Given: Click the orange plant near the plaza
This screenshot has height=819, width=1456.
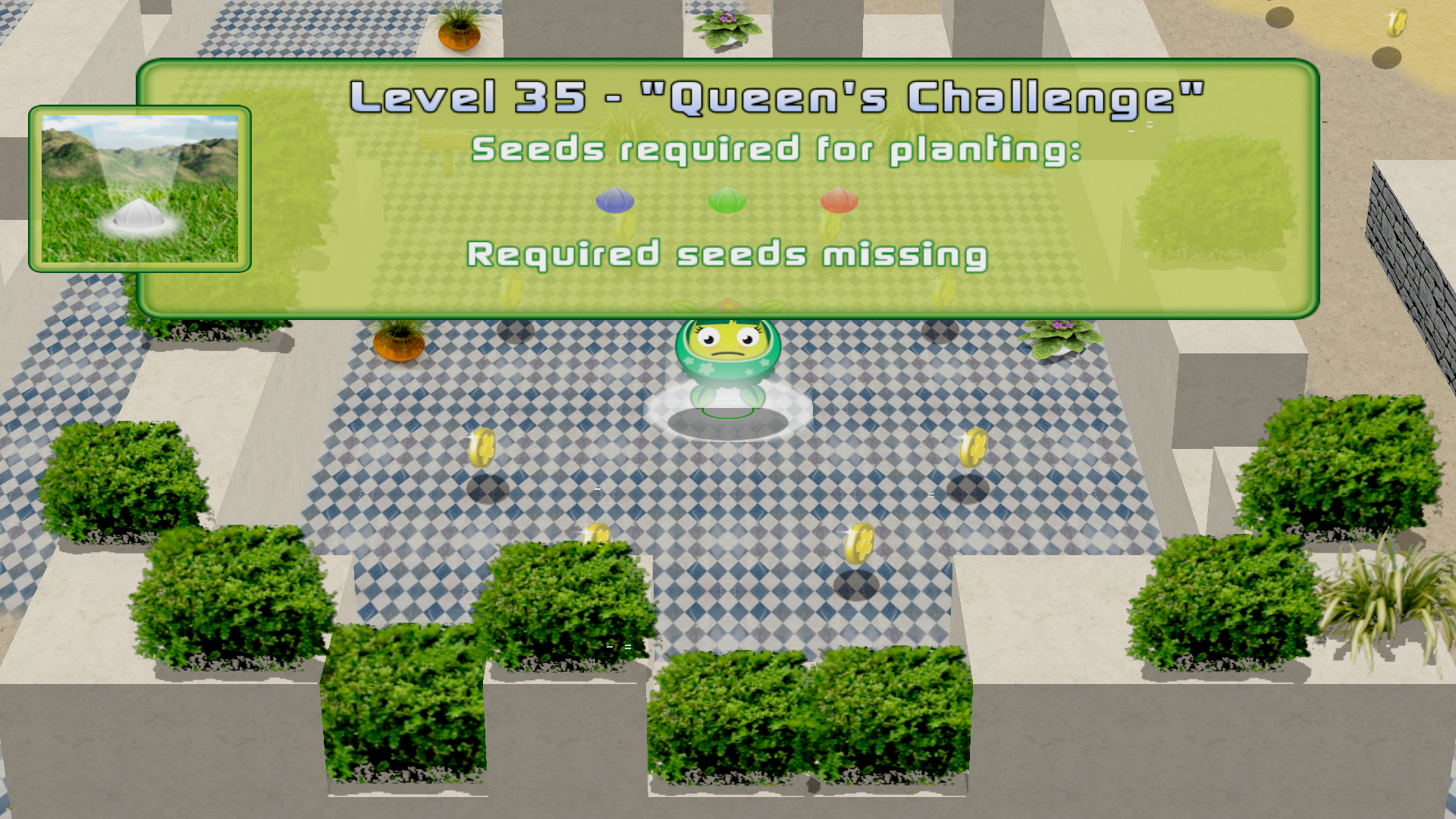Looking at the screenshot, I should [400, 345].
